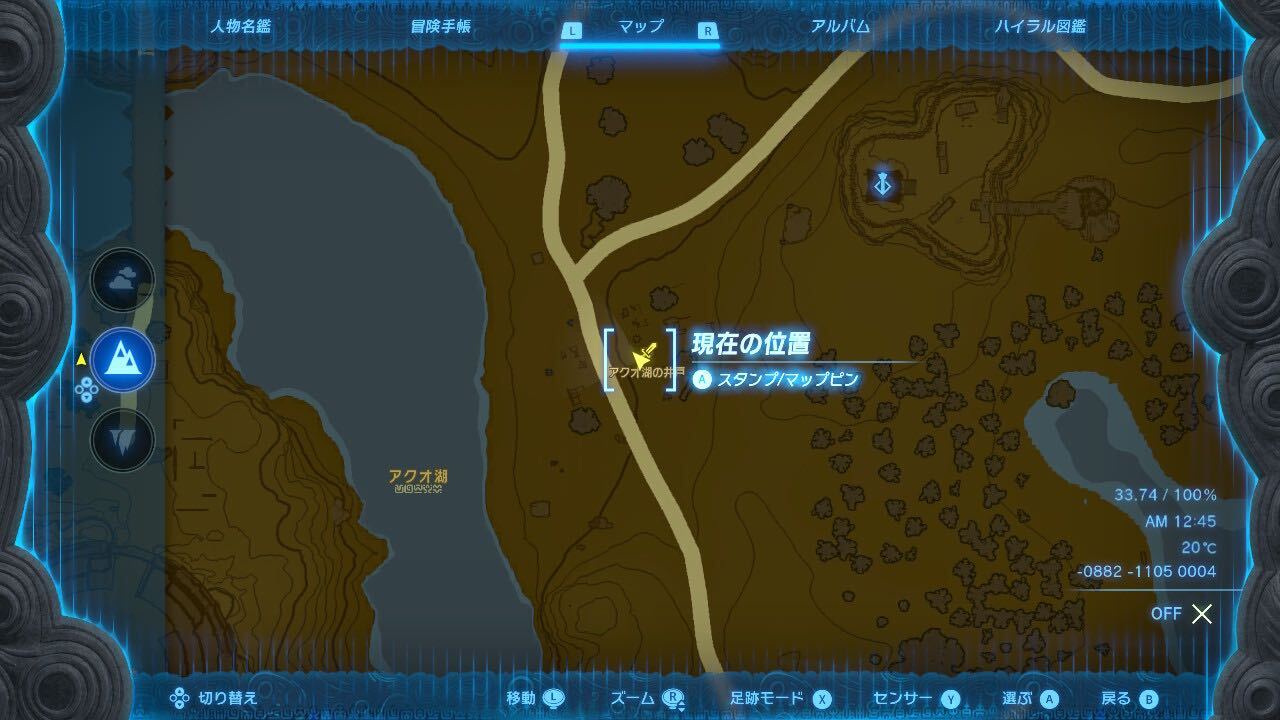Click the R shoulder button icon near マップ
The height and width of the screenshot is (720, 1280).
coord(708,30)
